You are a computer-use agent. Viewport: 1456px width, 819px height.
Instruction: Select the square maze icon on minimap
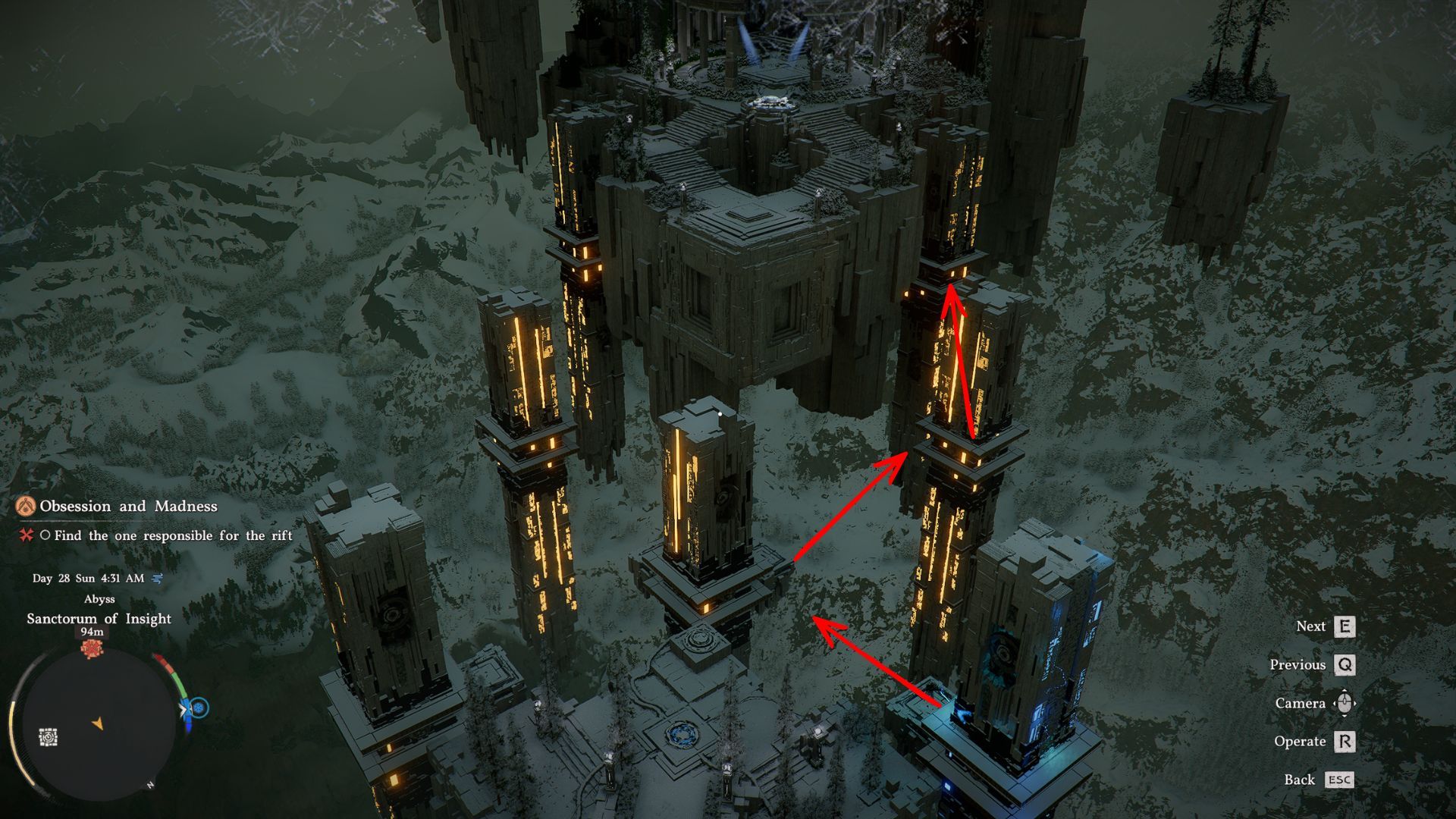point(49,736)
